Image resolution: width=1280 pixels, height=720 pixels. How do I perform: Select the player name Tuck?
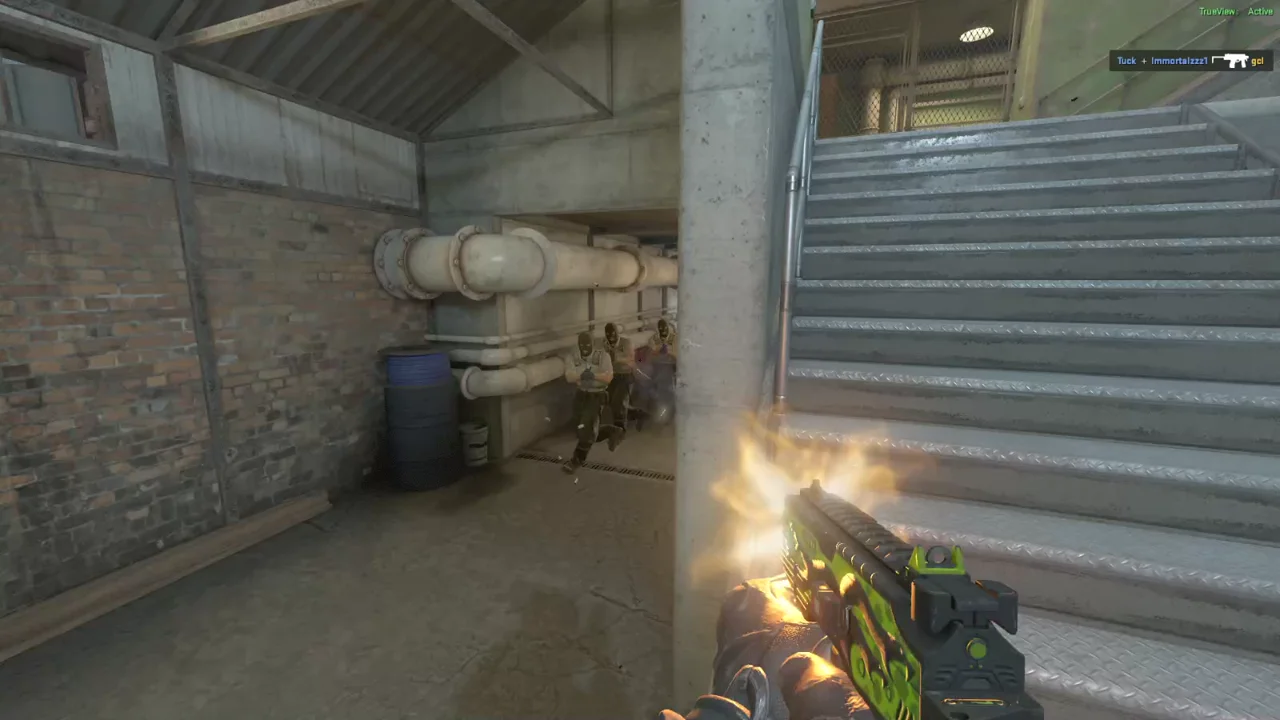click(1127, 61)
